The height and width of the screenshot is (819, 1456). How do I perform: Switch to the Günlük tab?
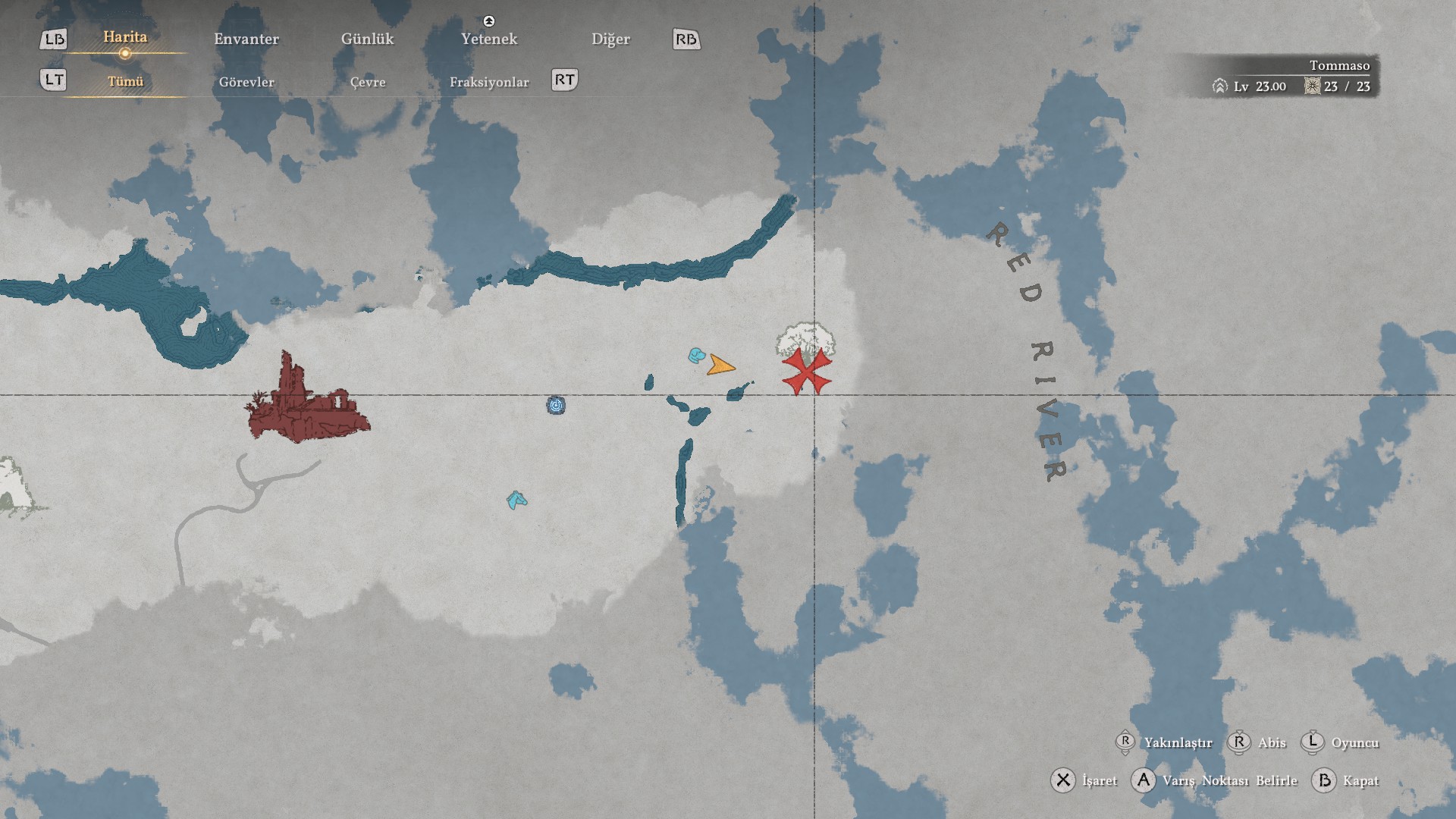pyautogui.click(x=367, y=39)
